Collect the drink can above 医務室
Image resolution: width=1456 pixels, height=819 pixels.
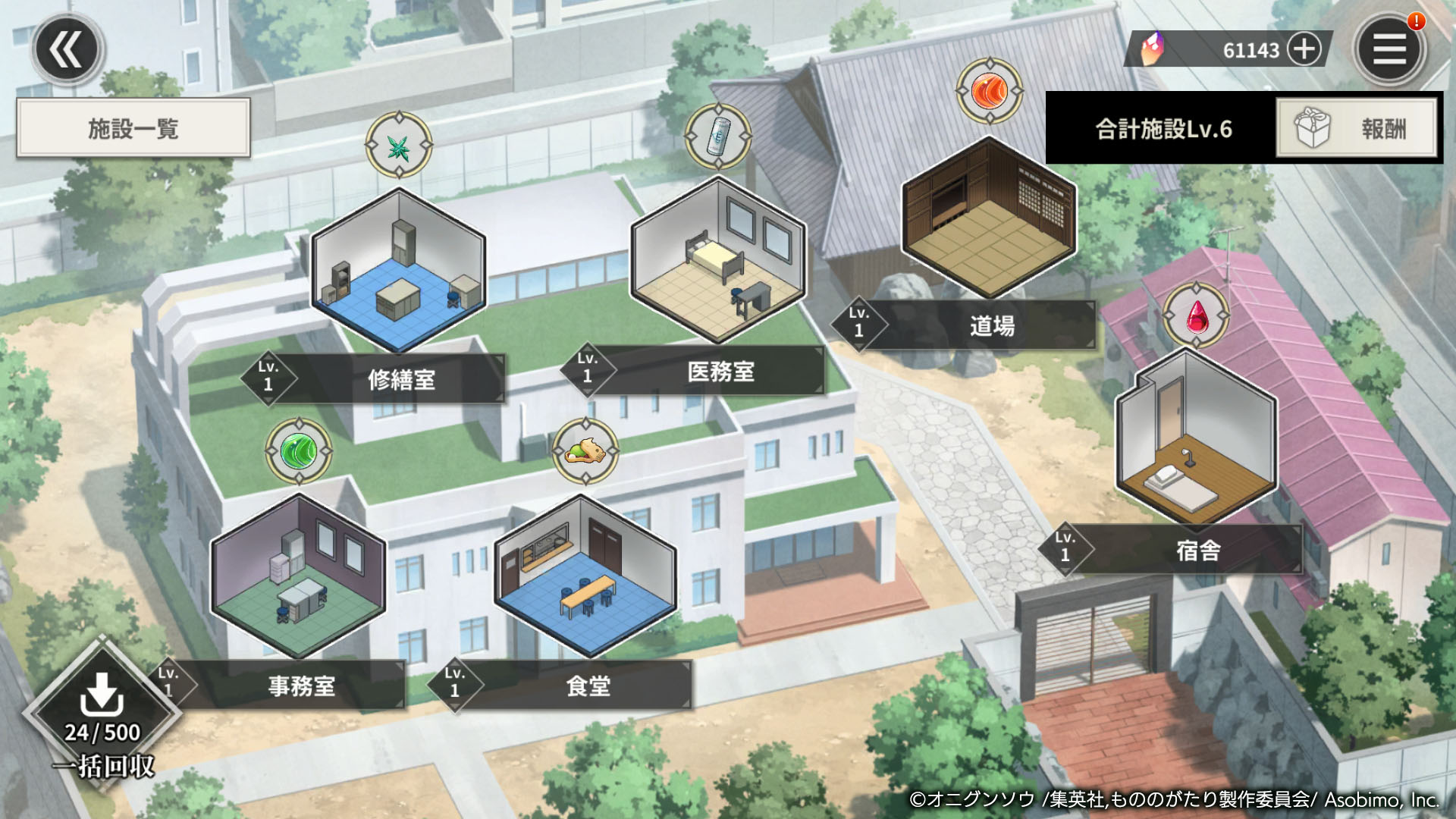click(x=718, y=136)
